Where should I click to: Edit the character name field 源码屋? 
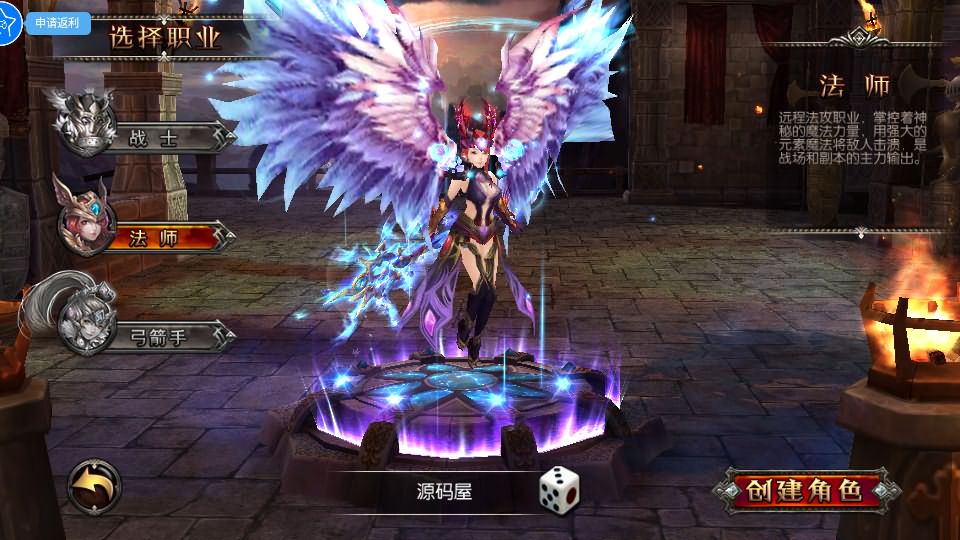444,491
